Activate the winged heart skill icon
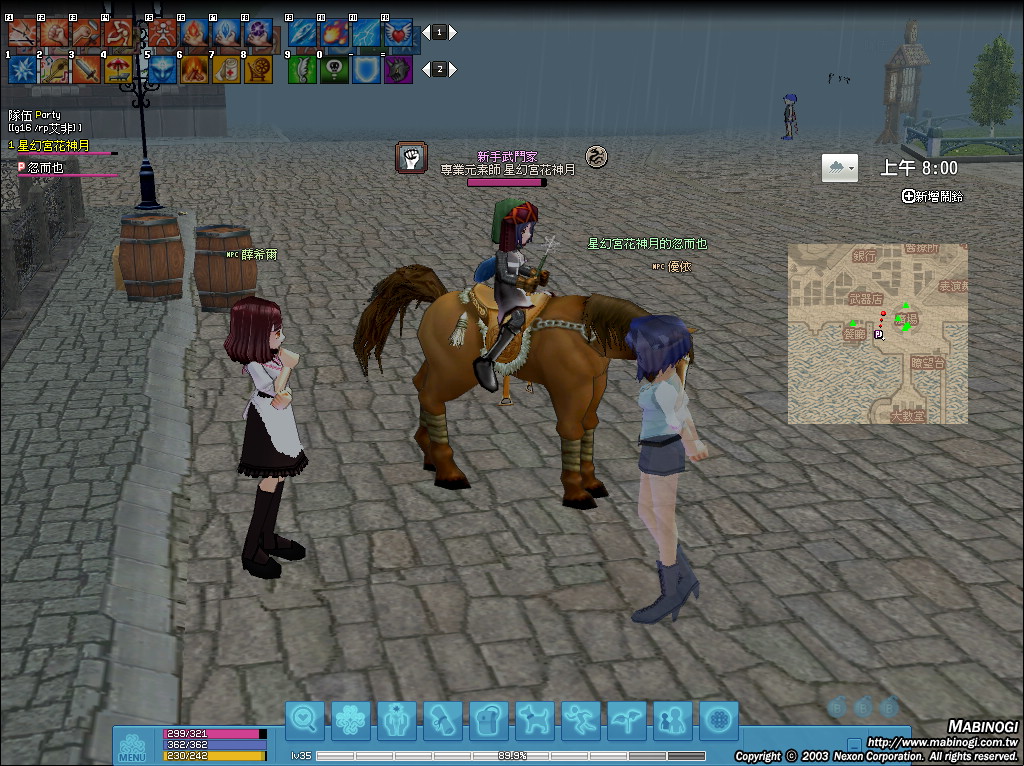The image size is (1024, 766). tap(398, 33)
